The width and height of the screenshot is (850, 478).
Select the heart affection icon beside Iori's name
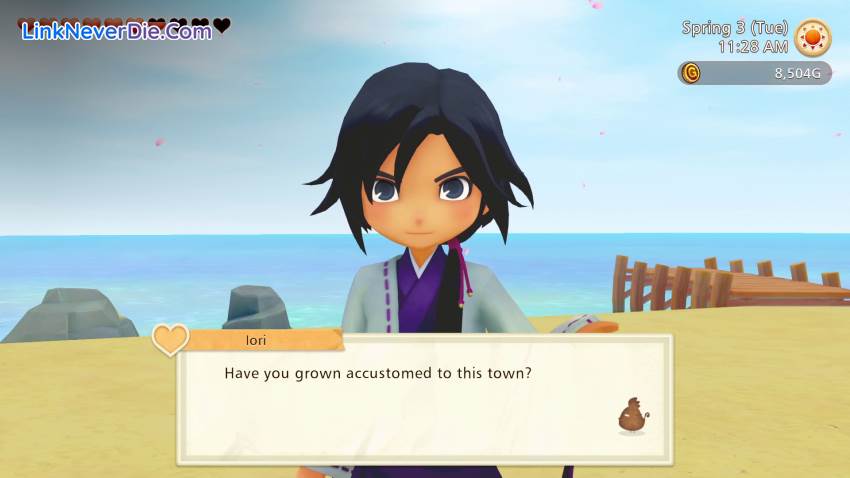point(170,339)
